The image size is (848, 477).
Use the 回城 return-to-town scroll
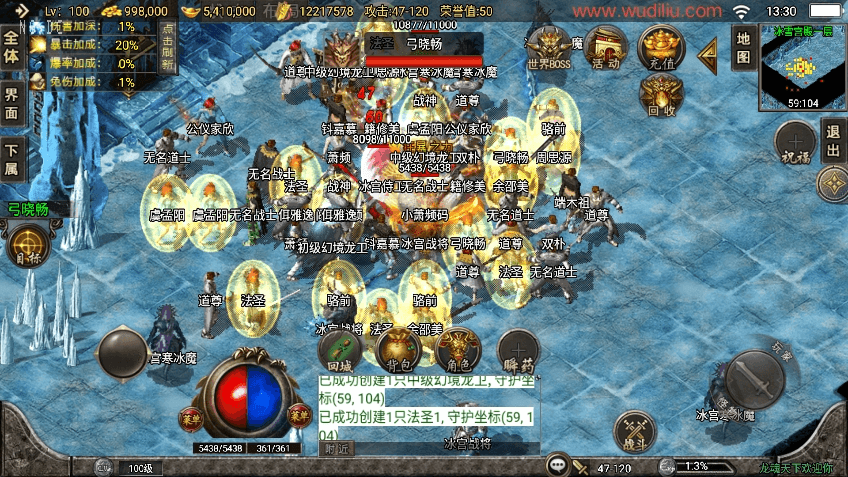339,350
